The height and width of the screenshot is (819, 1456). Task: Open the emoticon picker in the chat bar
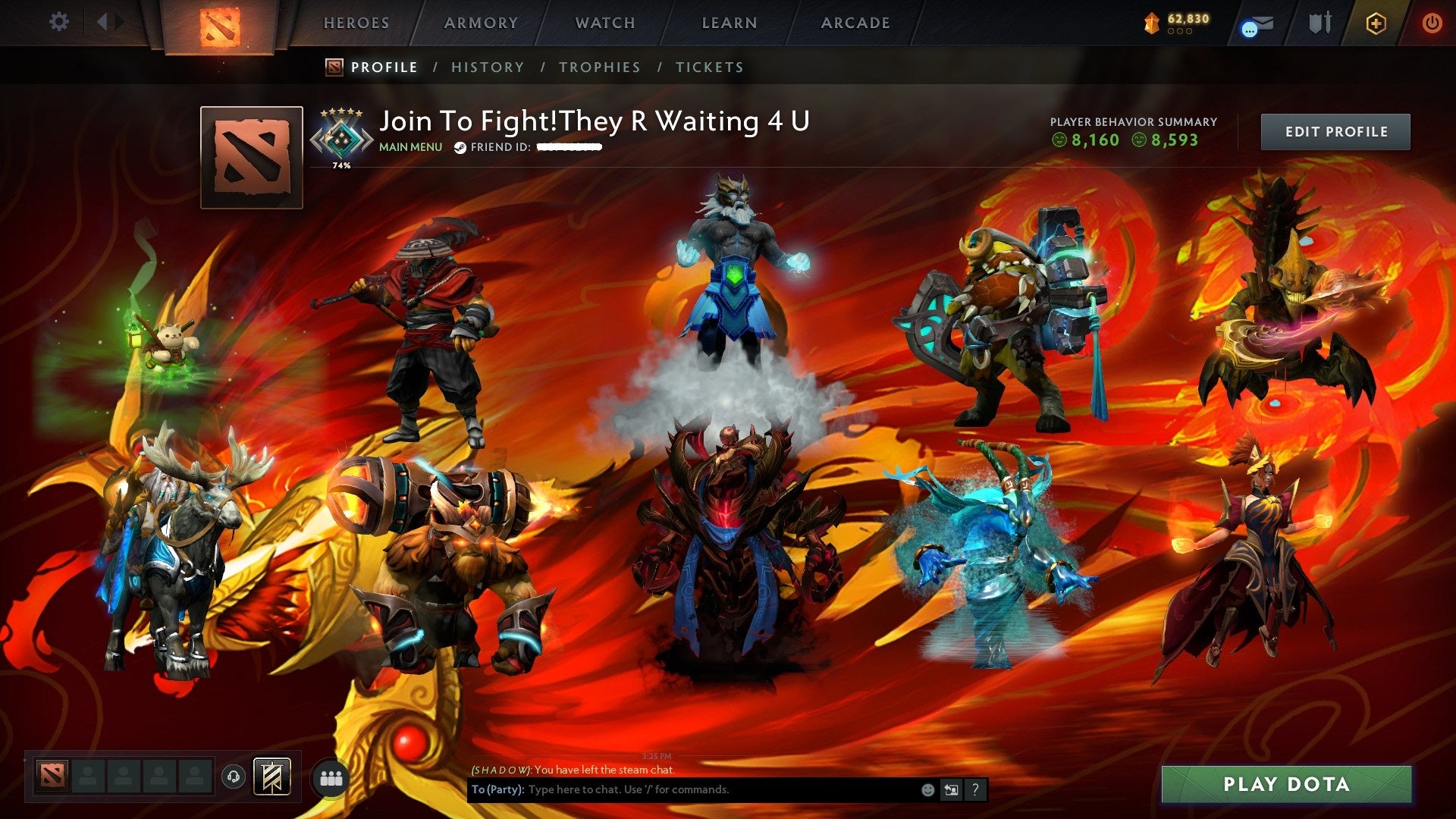(928, 789)
